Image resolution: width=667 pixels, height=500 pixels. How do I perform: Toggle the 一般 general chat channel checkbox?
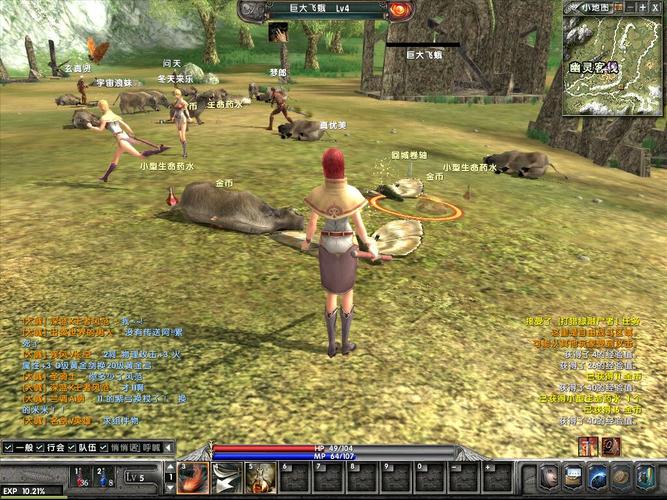[8, 448]
